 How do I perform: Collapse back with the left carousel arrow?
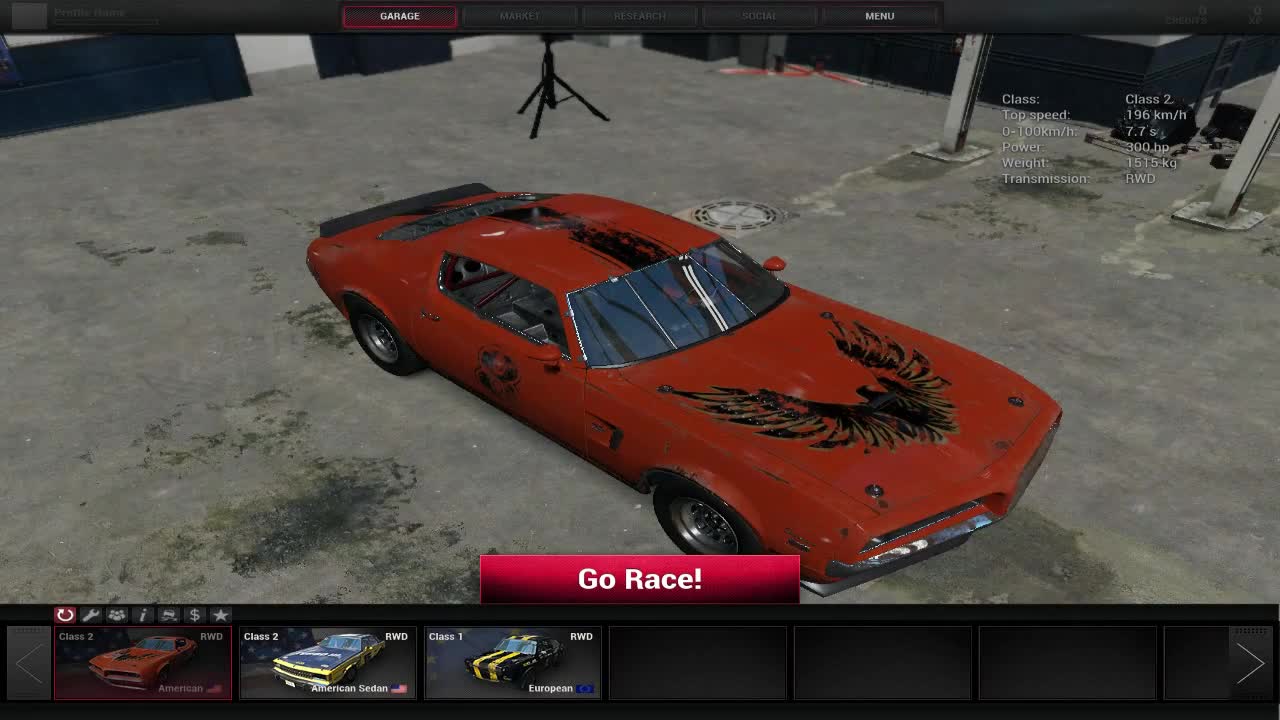[27, 663]
